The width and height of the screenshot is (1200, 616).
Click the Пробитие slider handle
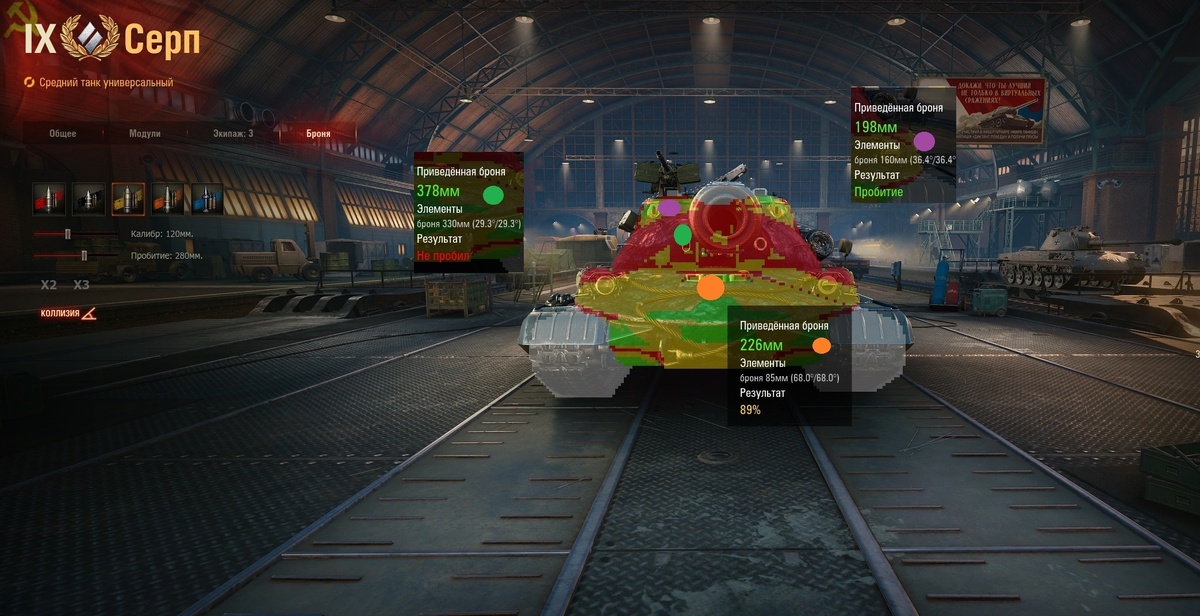84,256
